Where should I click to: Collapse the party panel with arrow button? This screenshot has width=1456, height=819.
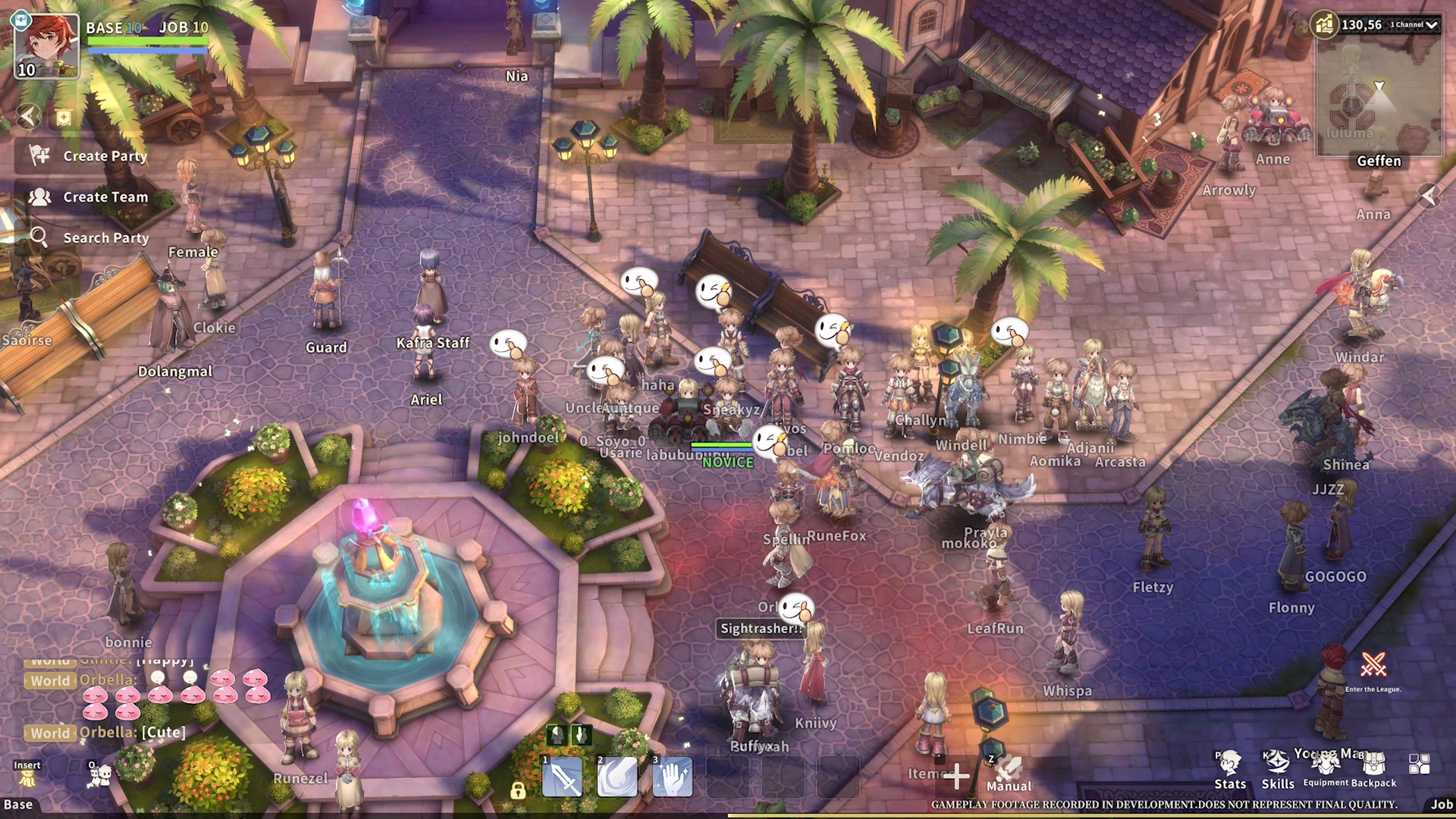tap(28, 116)
